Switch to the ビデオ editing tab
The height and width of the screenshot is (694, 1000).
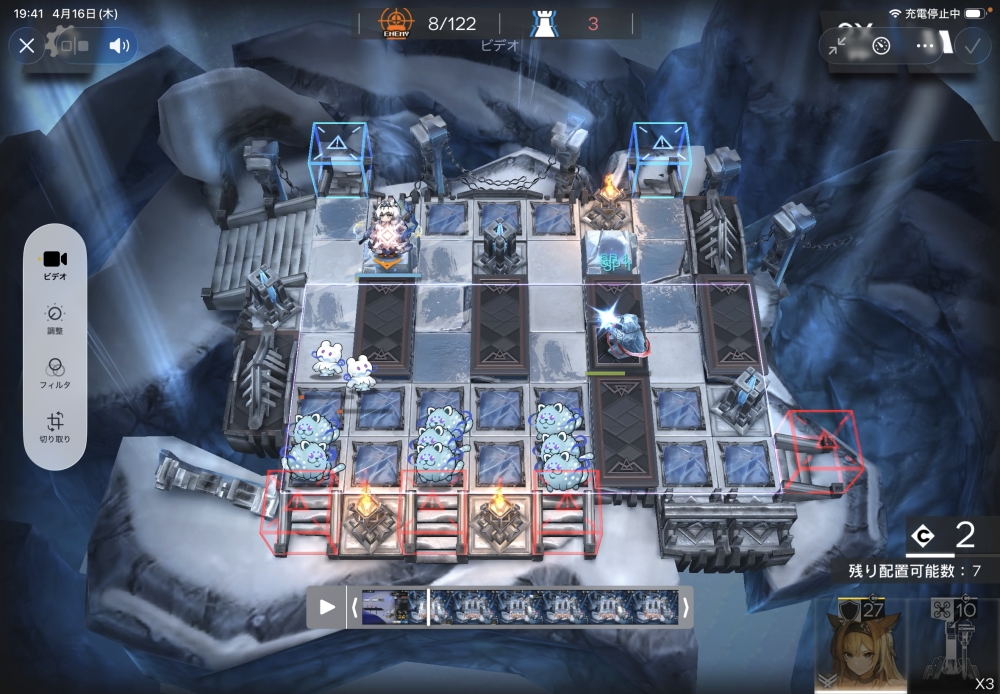tap(55, 263)
